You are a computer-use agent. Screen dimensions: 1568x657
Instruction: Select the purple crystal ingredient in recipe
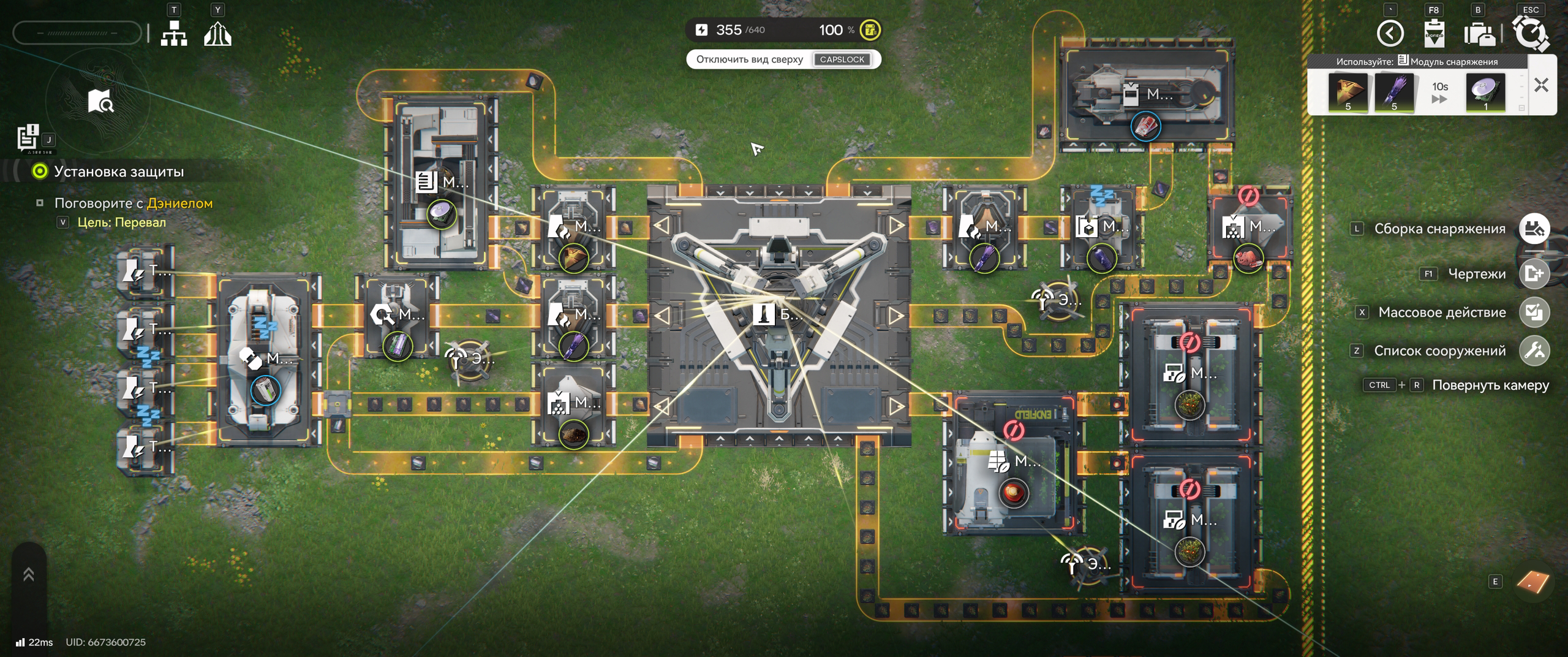(1394, 92)
